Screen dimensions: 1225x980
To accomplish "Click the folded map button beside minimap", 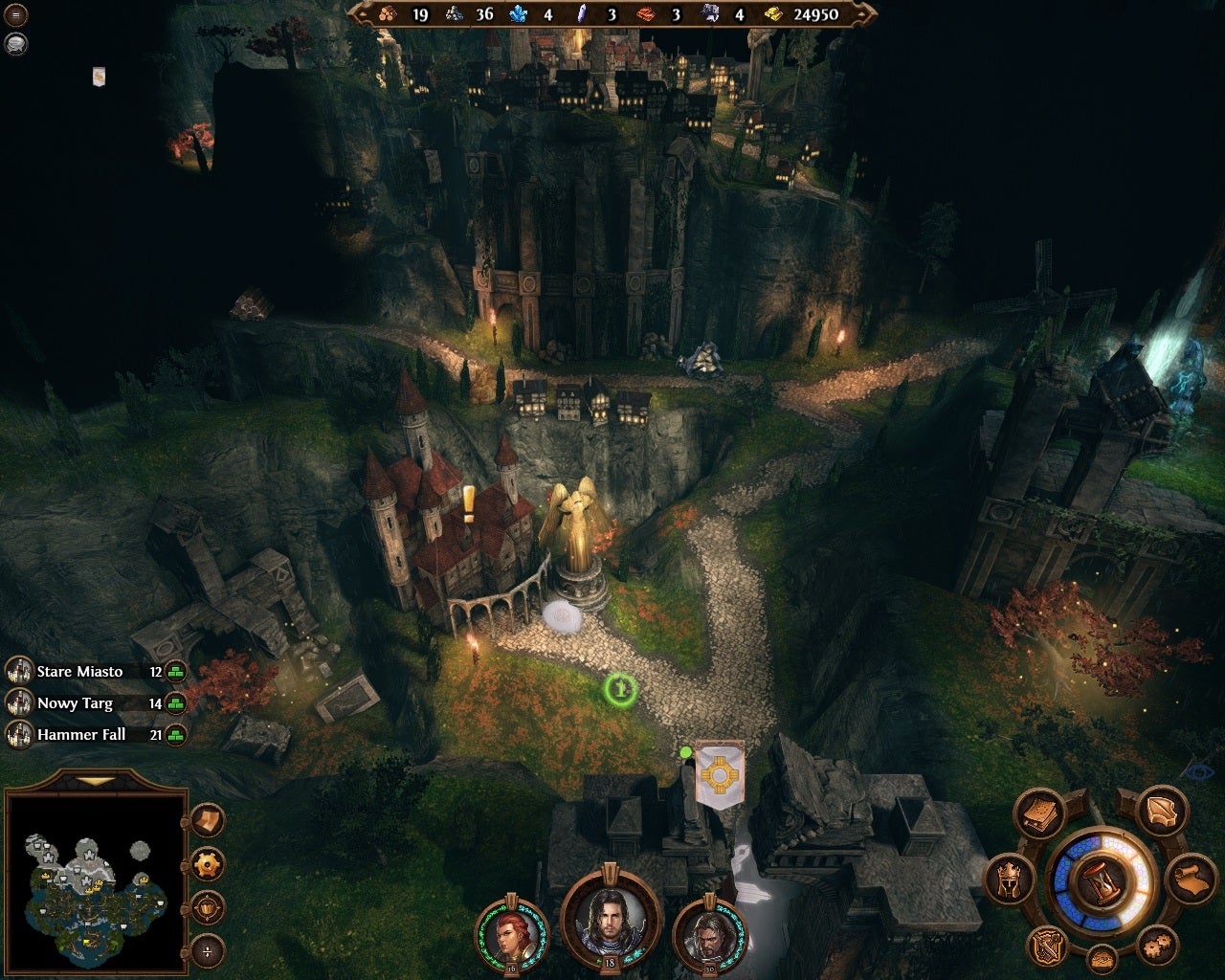I will click(x=208, y=820).
